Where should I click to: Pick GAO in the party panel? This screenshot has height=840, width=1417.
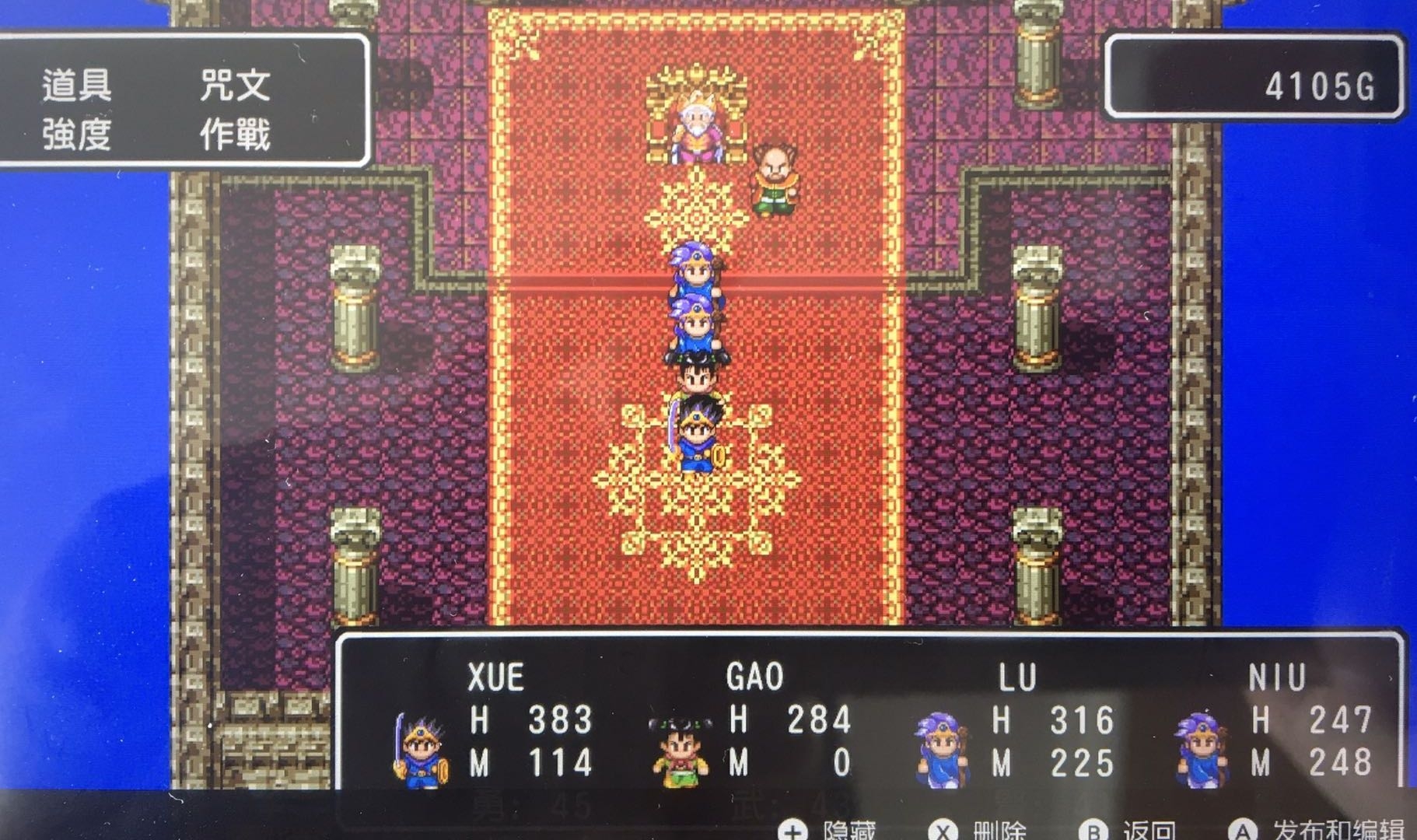(754, 677)
